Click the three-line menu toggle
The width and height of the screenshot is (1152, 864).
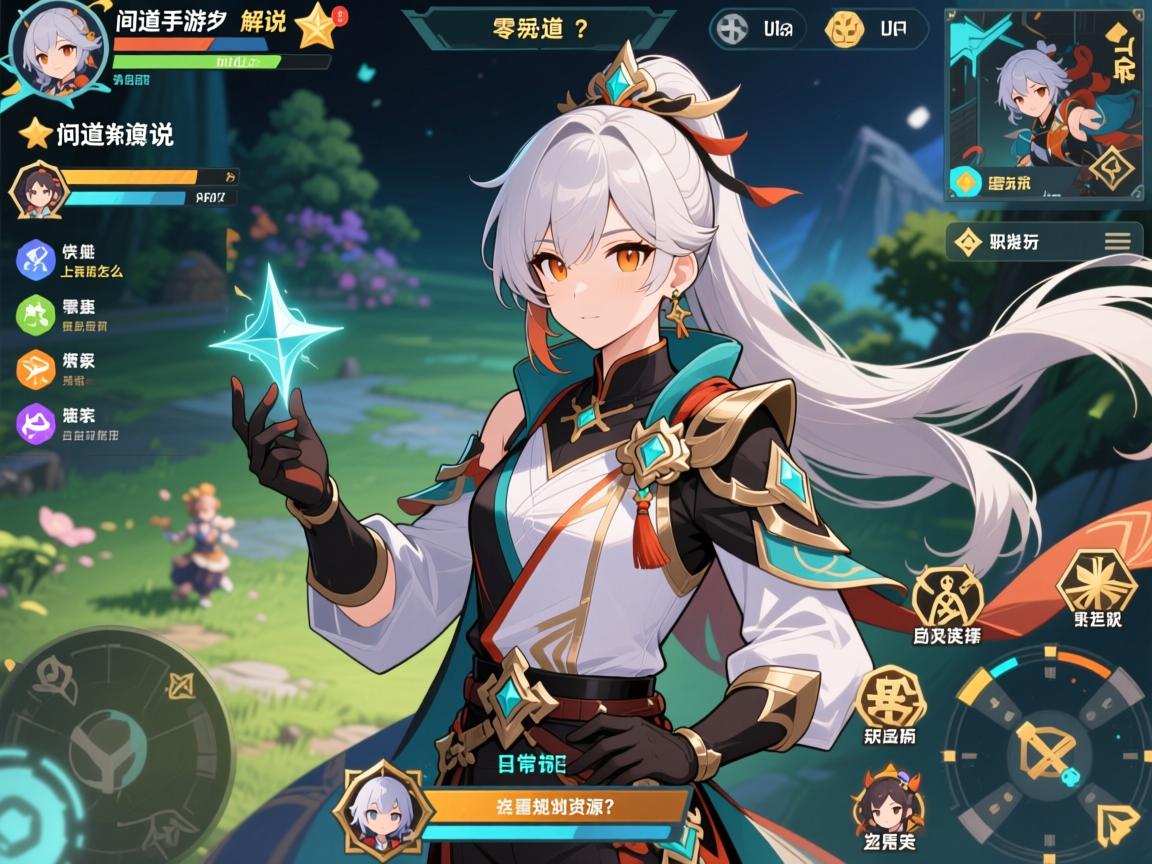click(x=1118, y=241)
